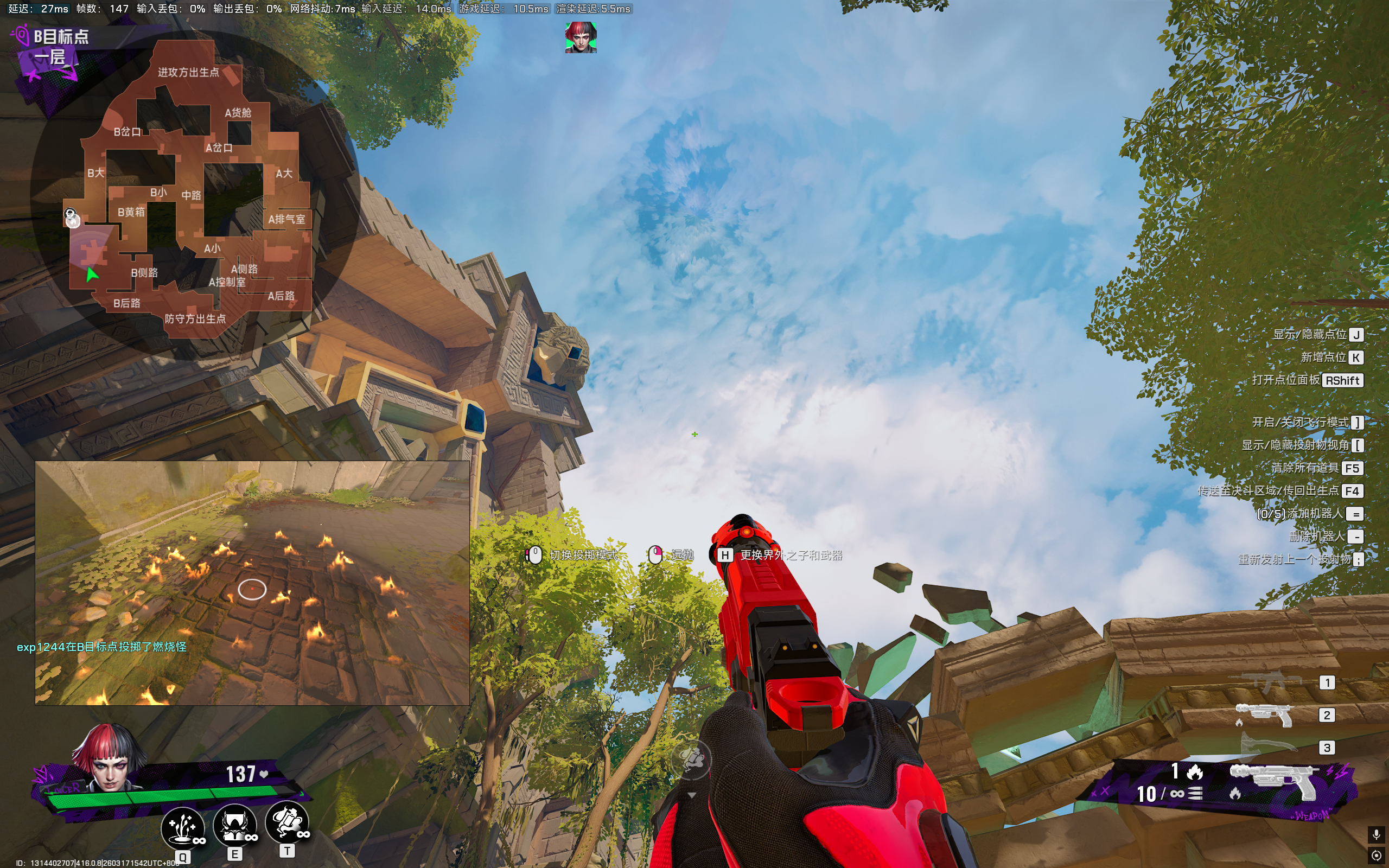Activate the E ability icon
Viewport: 1389px width, 868px height.
click(235, 825)
